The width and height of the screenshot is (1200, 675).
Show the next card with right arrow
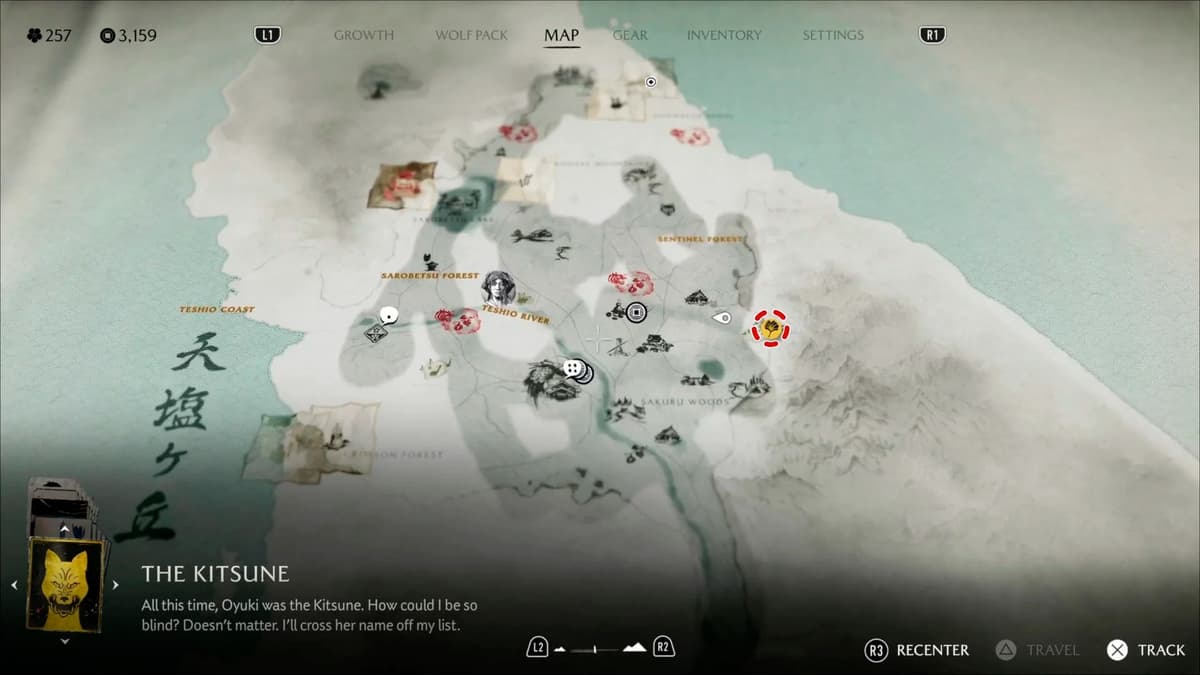[115, 585]
